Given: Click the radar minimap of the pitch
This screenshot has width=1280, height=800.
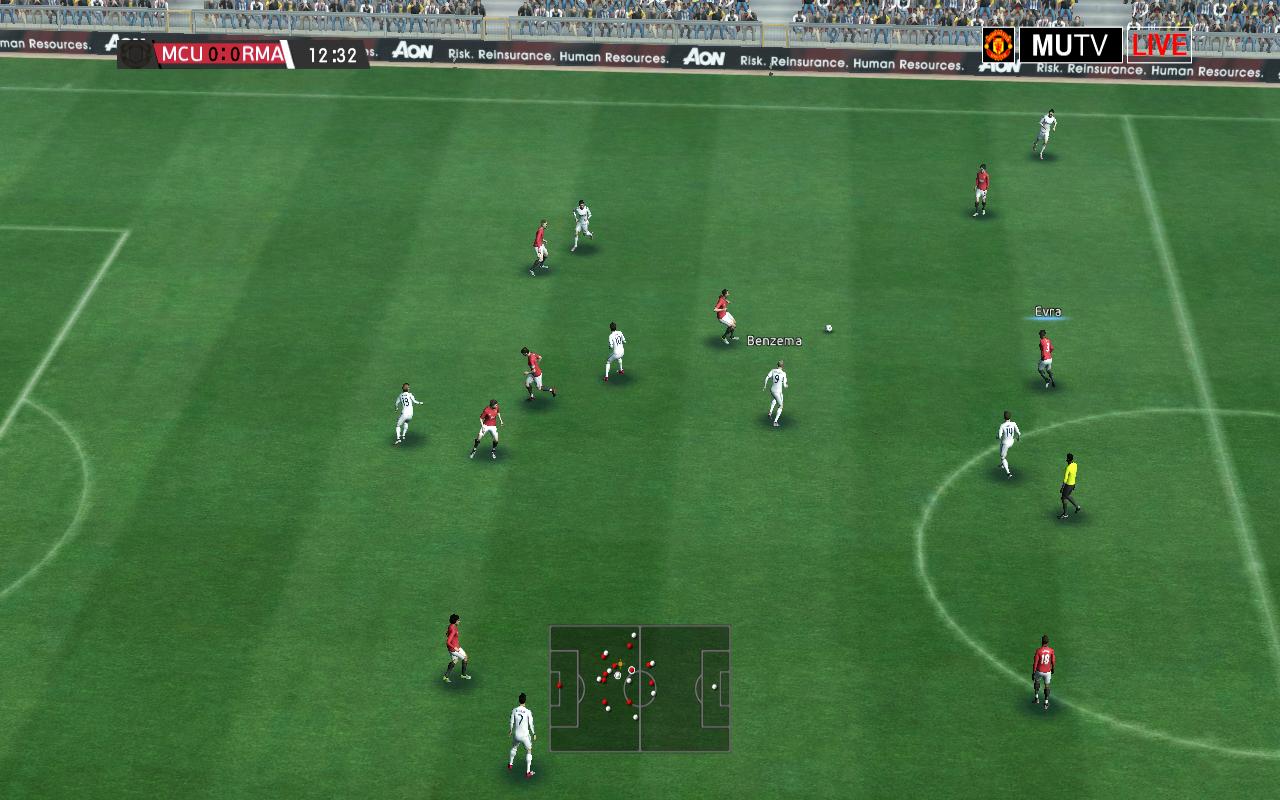Looking at the screenshot, I should (x=639, y=688).
